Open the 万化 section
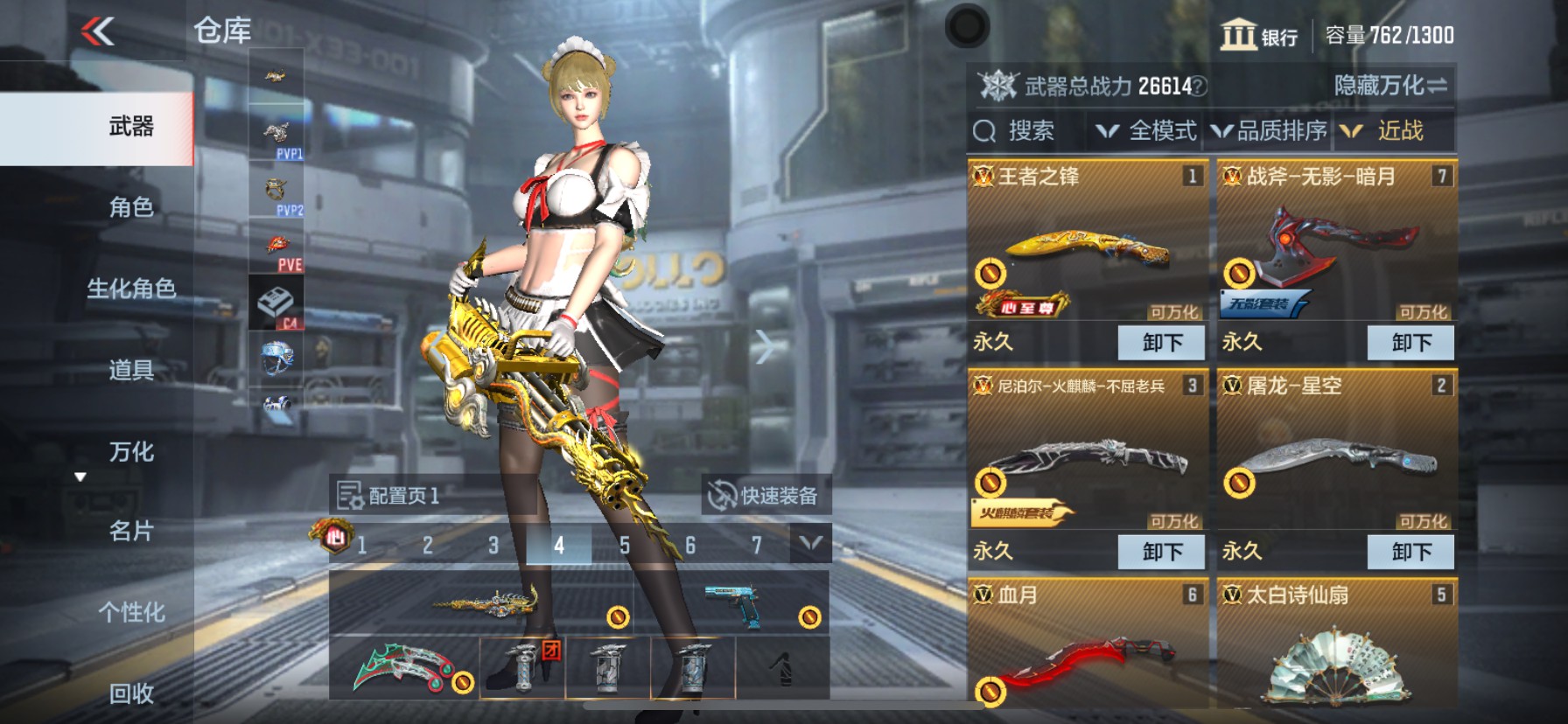This screenshot has width=1568, height=724. point(131,451)
